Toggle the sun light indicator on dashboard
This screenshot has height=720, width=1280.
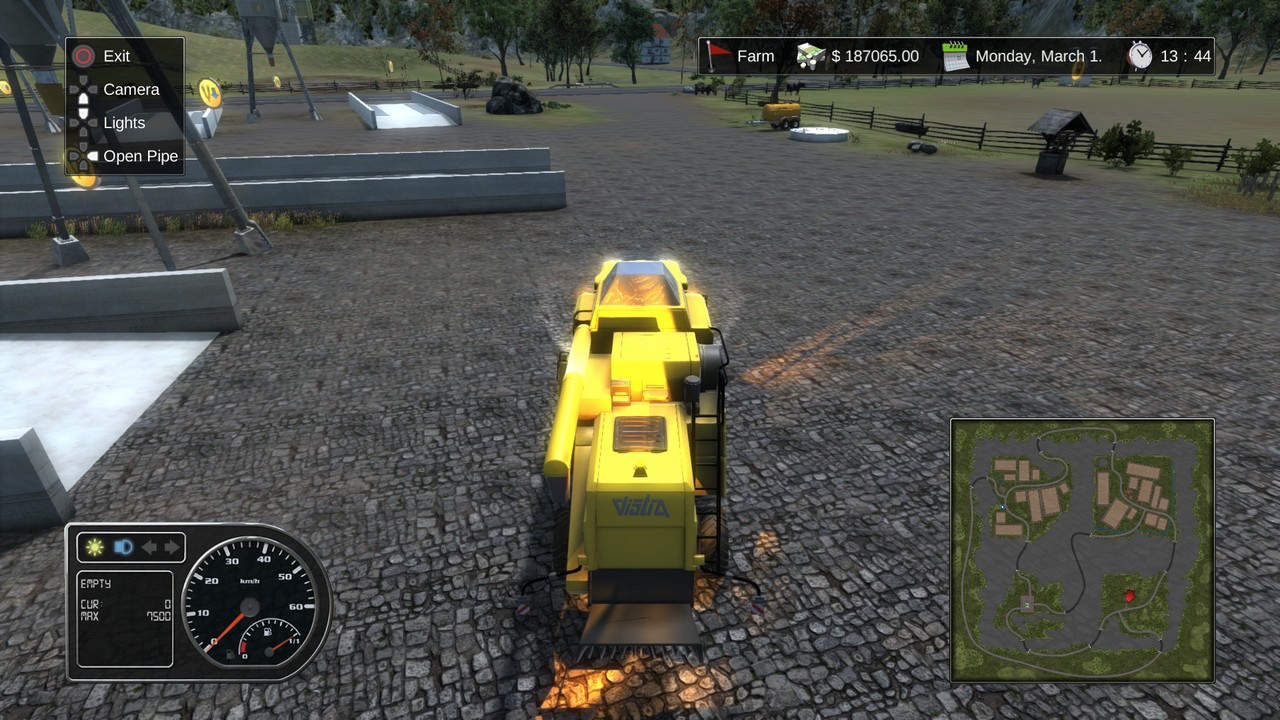(x=95, y=547)
